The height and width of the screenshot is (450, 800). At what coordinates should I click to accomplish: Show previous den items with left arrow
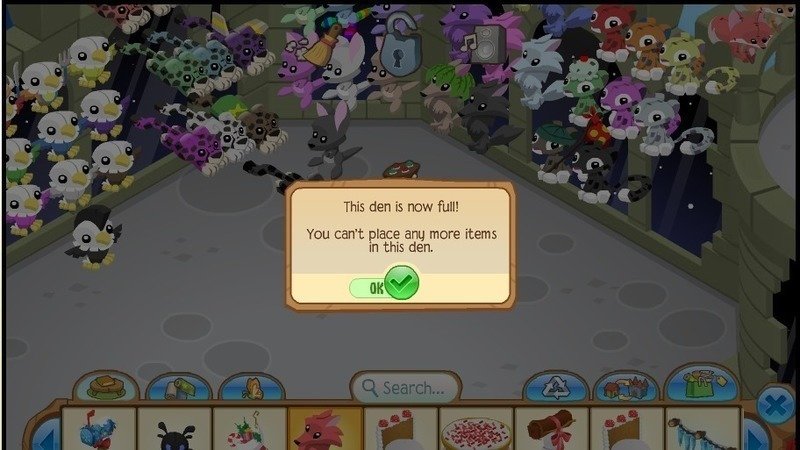point(45,435)
